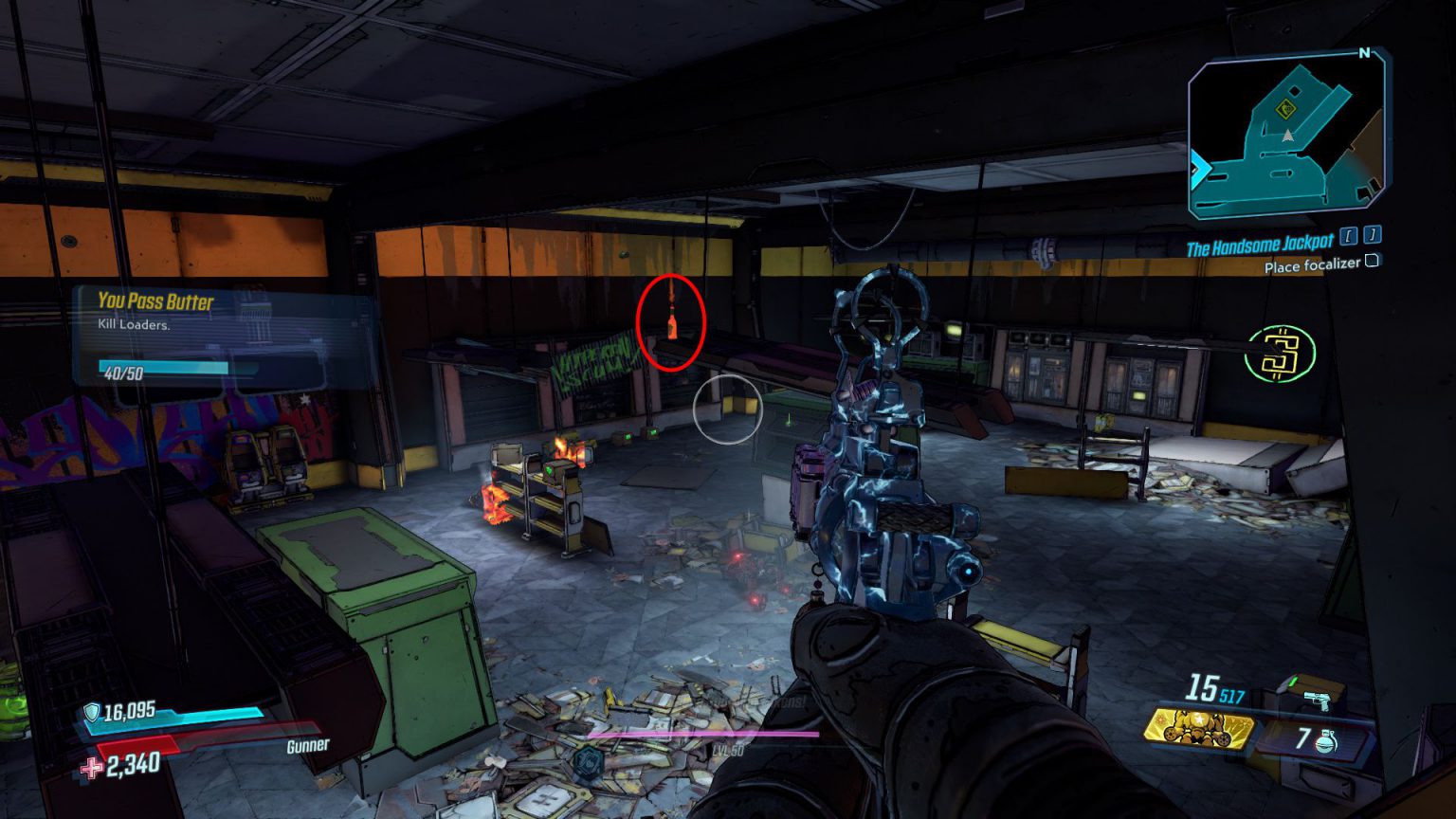The image size is (1456, 819).
Task: Click the Gunner class label
Action: tap(309, 747)
